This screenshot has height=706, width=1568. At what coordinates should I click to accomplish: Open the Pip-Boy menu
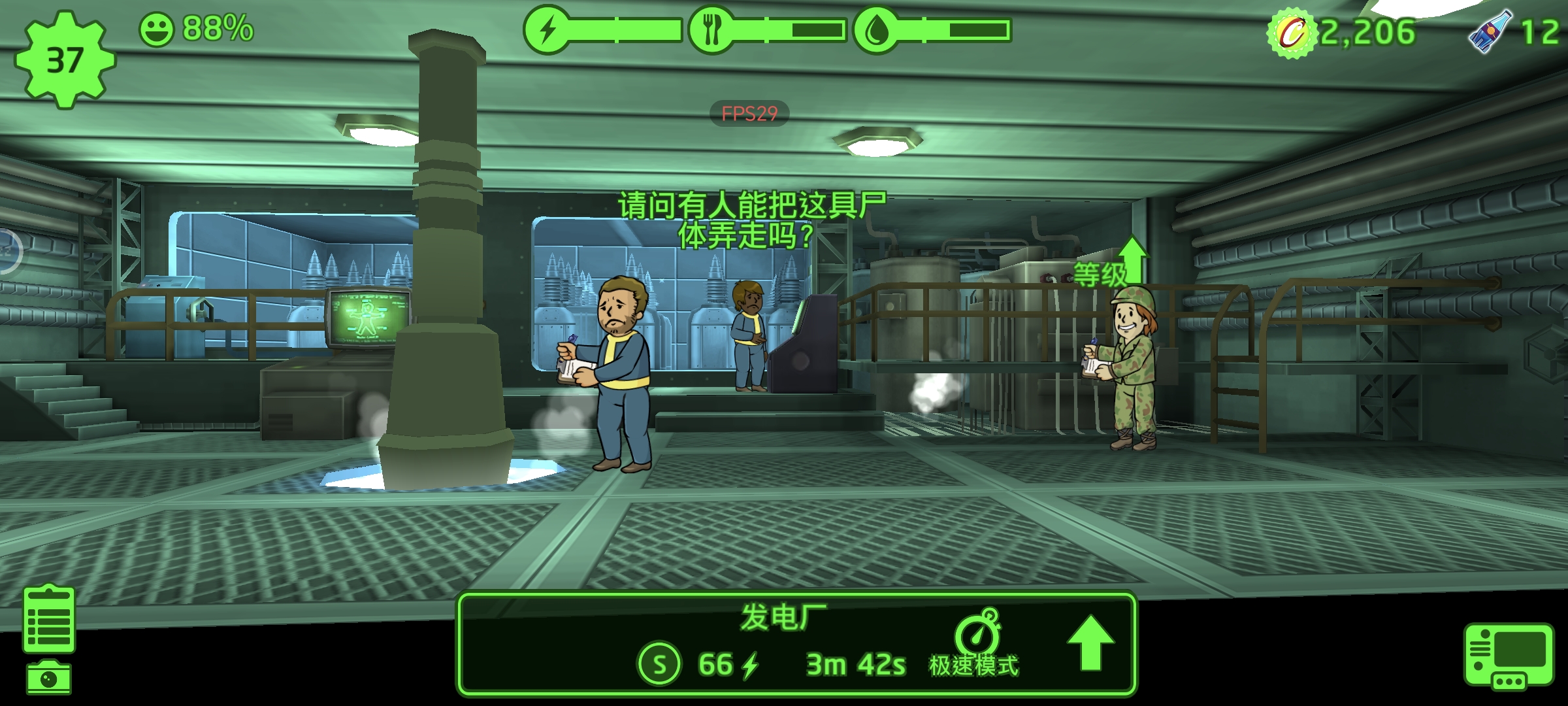coord(1508,656)
